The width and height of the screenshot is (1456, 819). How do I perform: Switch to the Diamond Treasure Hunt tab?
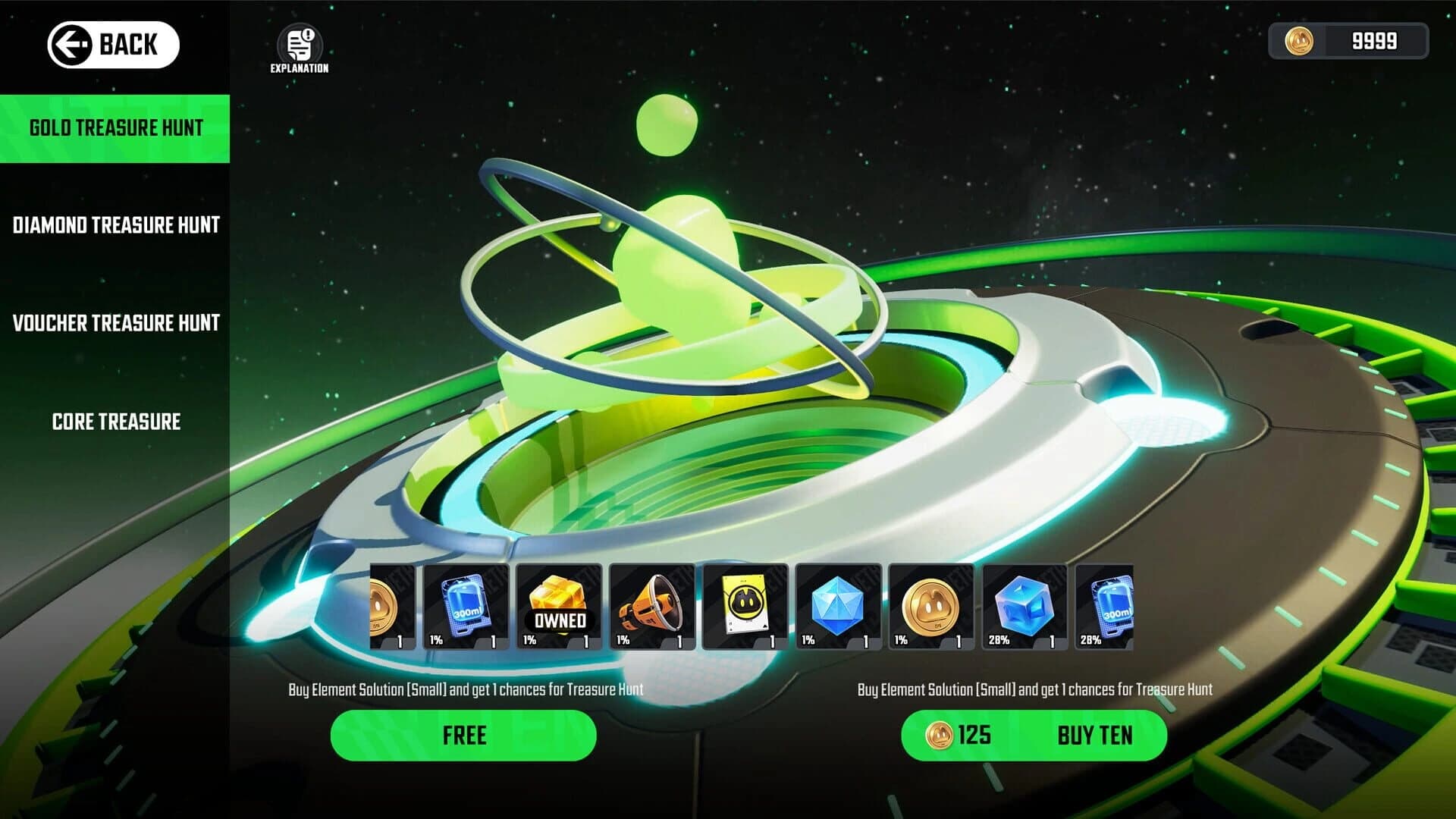tap(115, 225)
